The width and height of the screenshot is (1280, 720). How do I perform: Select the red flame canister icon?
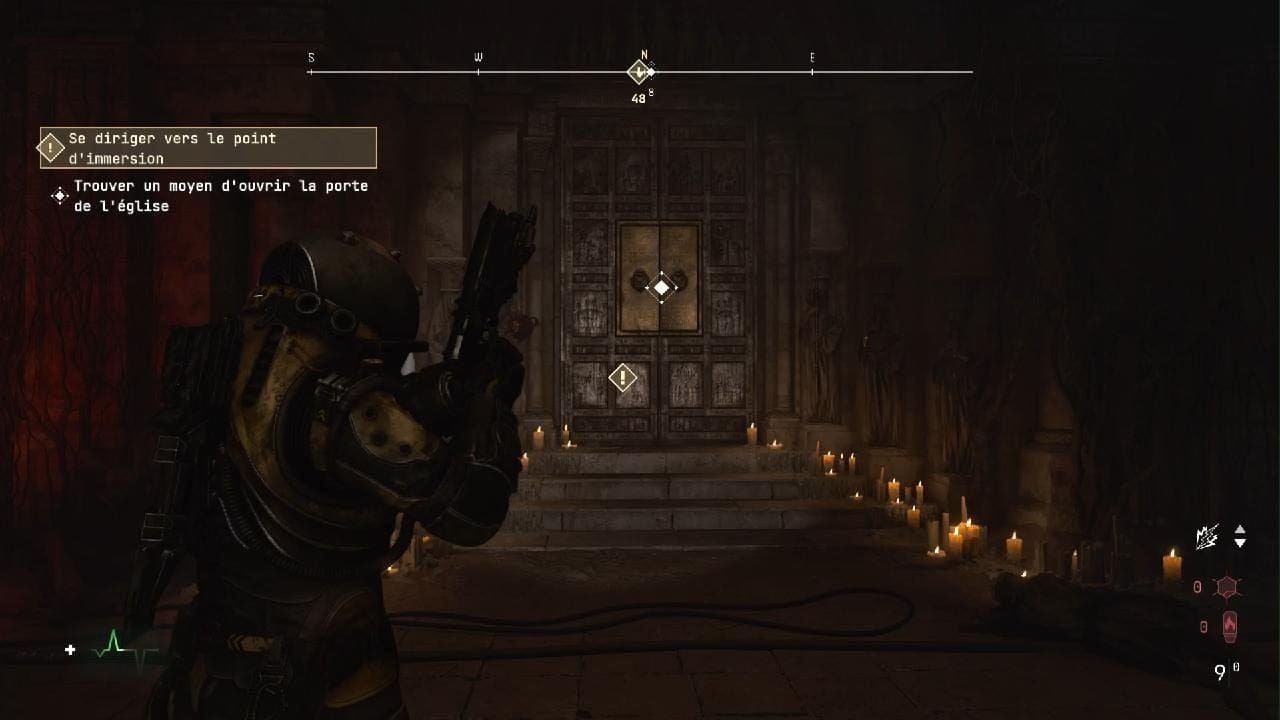pos(1229,627)
